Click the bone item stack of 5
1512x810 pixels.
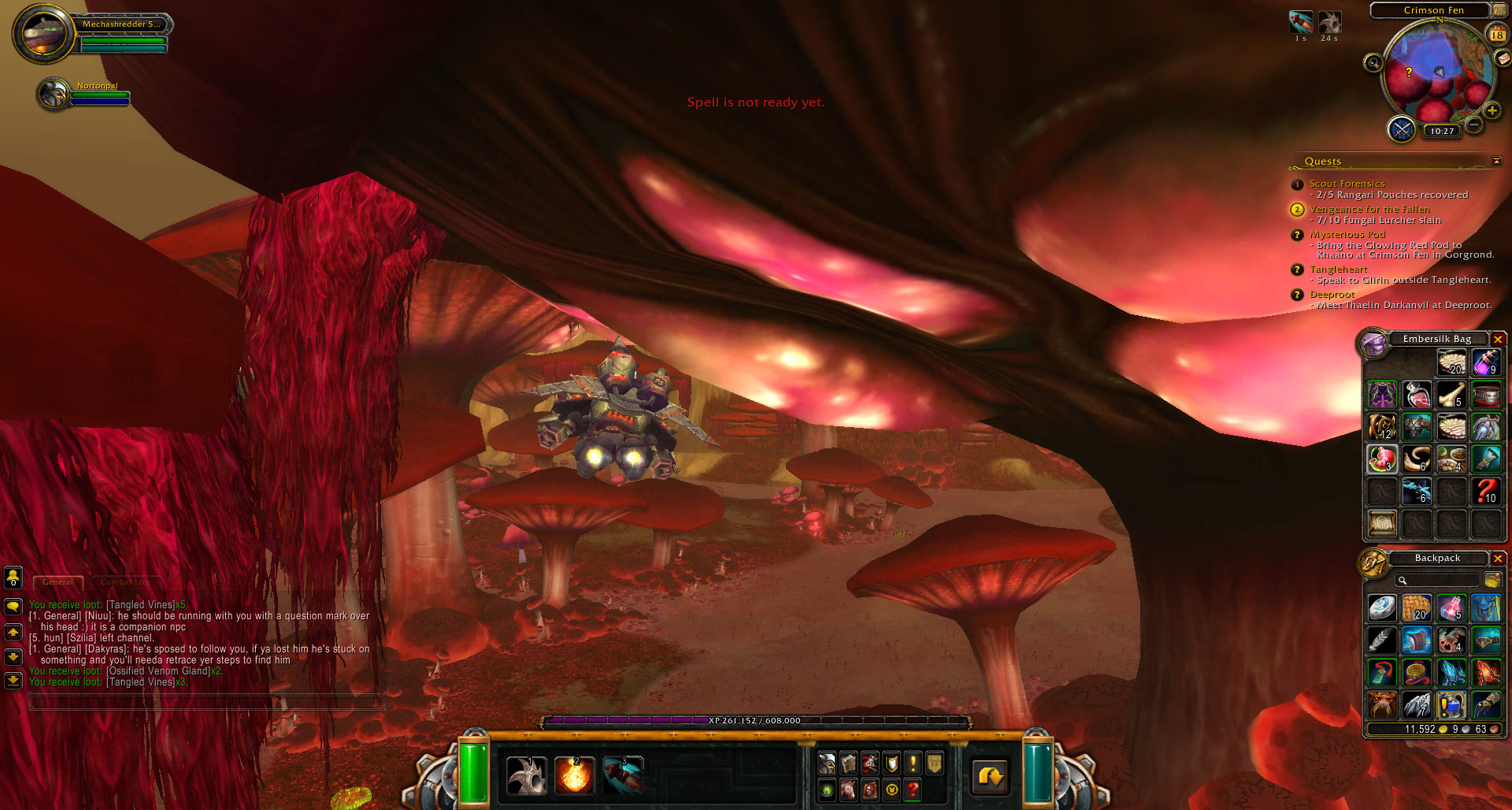[1451, 395]
